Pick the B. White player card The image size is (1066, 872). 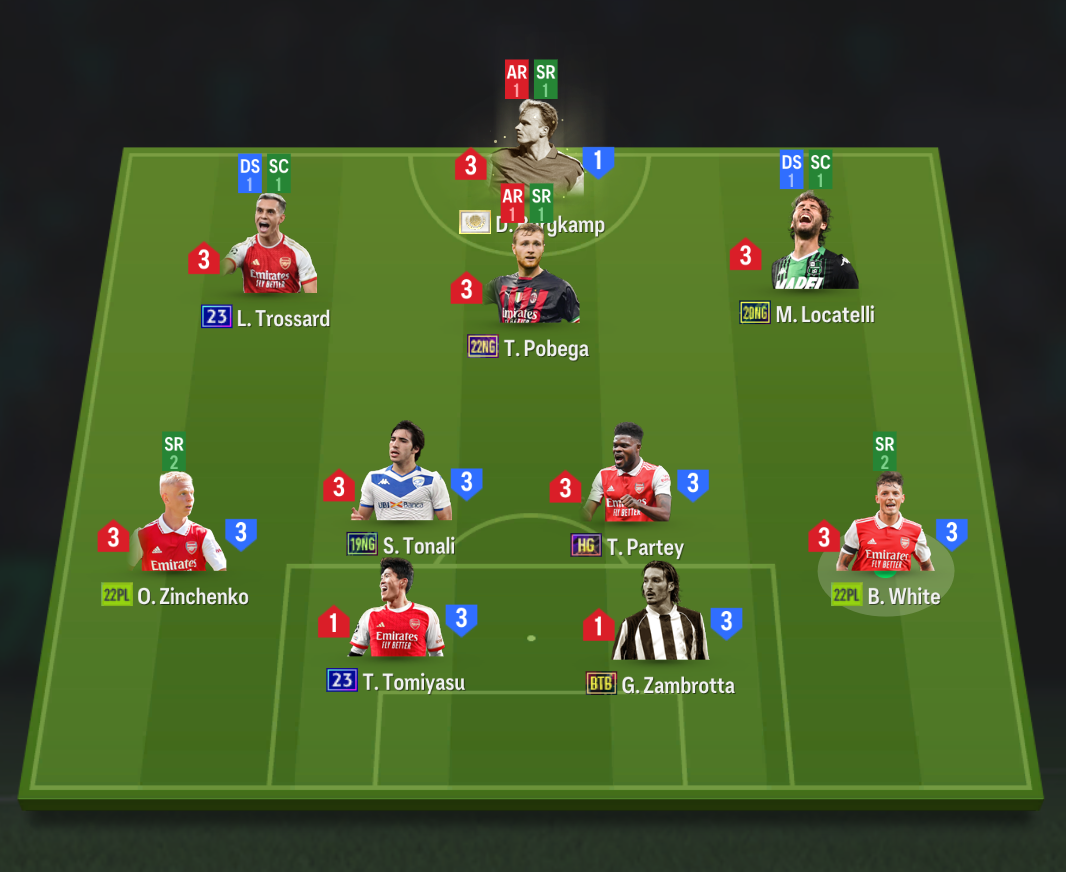click(x=885, y=530)
